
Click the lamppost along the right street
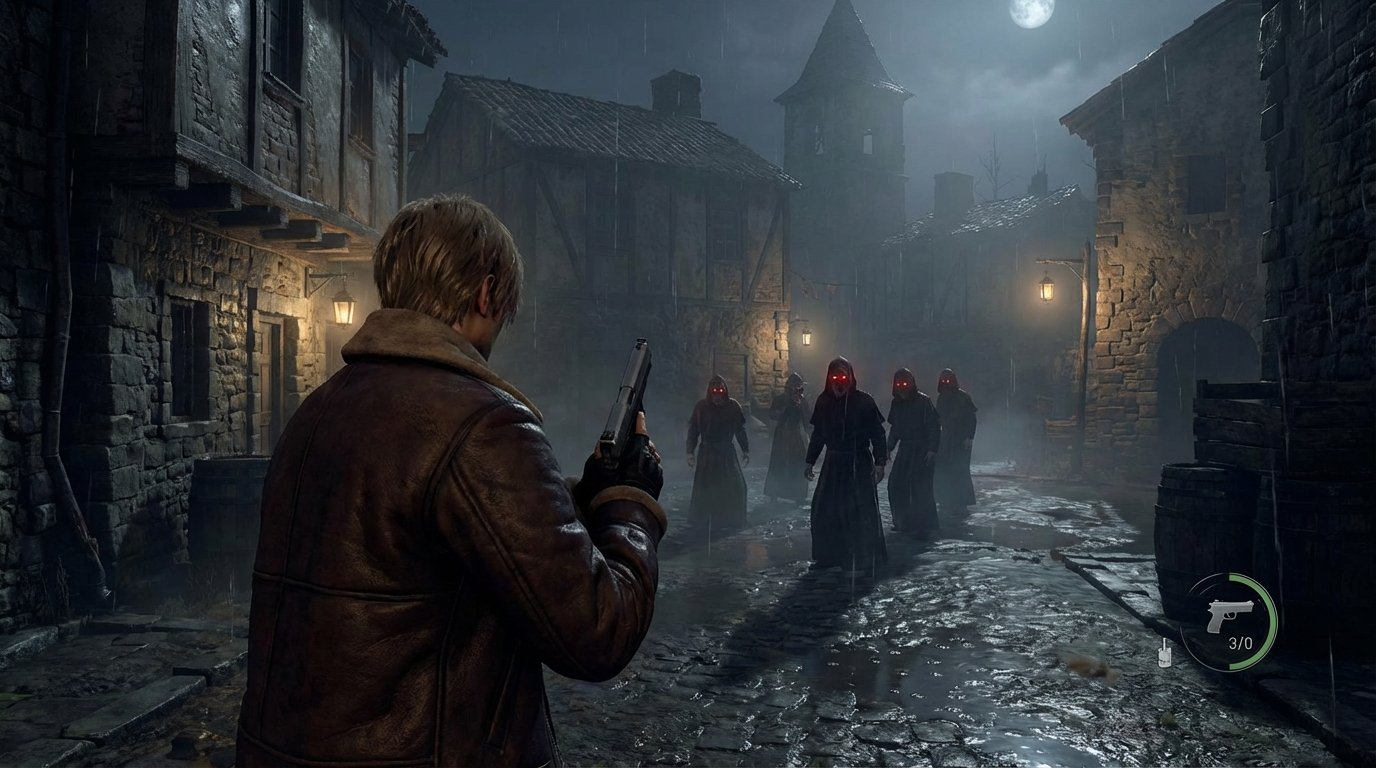tap(1083, 350)
